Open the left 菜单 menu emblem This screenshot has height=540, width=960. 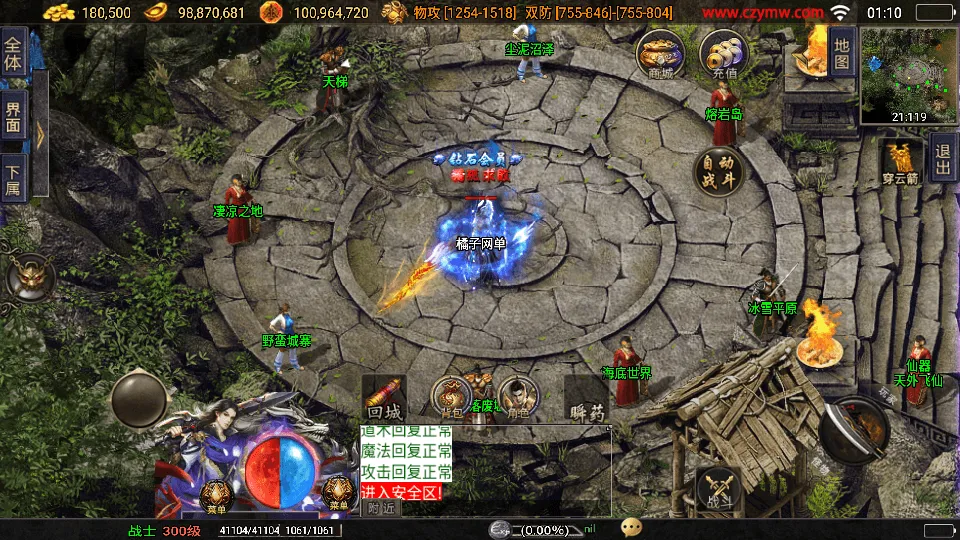pyautogui.click(x=216, y=494)
